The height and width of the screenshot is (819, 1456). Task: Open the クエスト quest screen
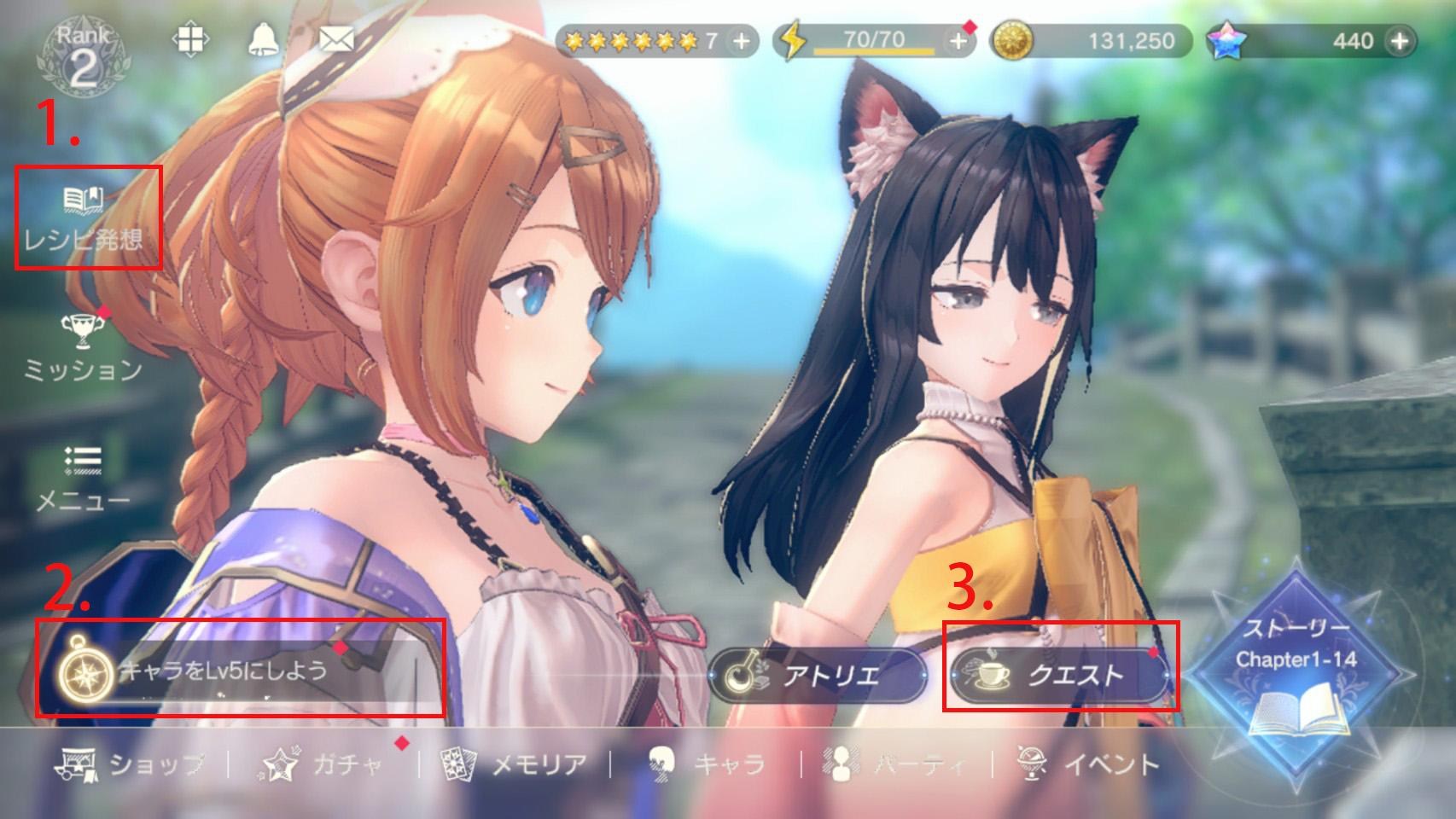click(1058, 675)
